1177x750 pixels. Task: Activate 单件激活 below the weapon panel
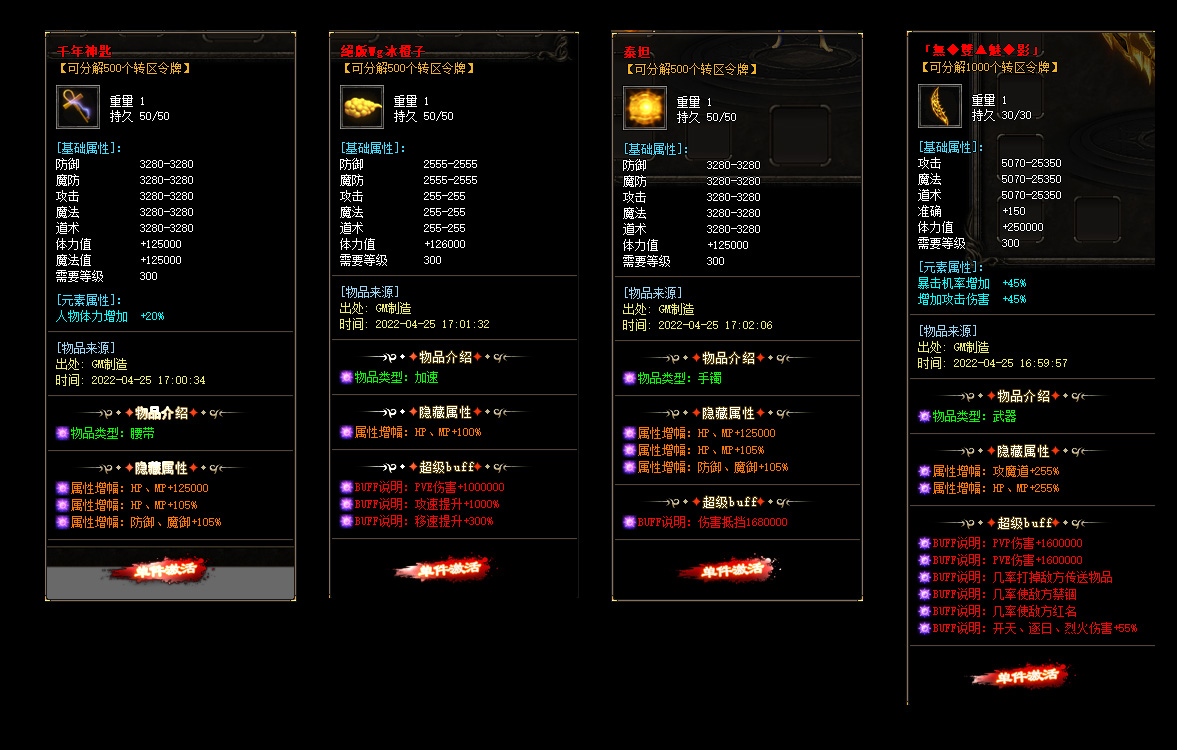pos(1019,676)
